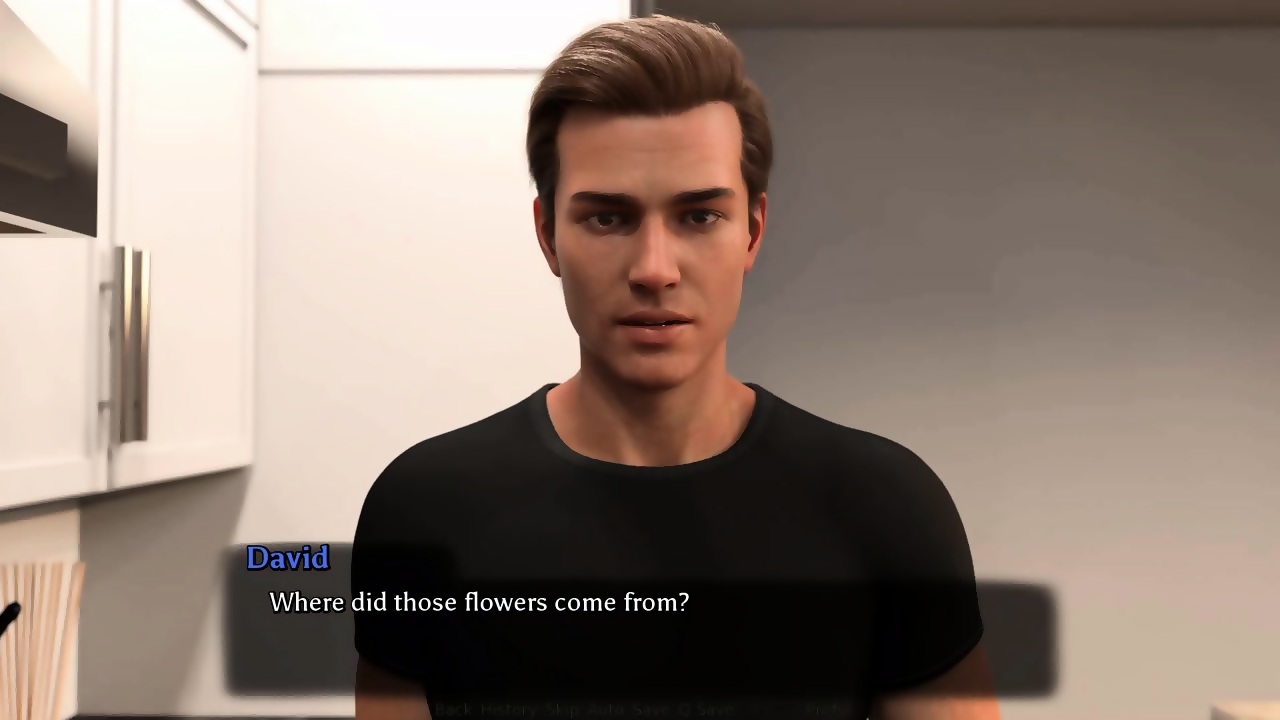1280x720 pixels.
Task: Open the dialogue History log
Action: coord(508,709)
